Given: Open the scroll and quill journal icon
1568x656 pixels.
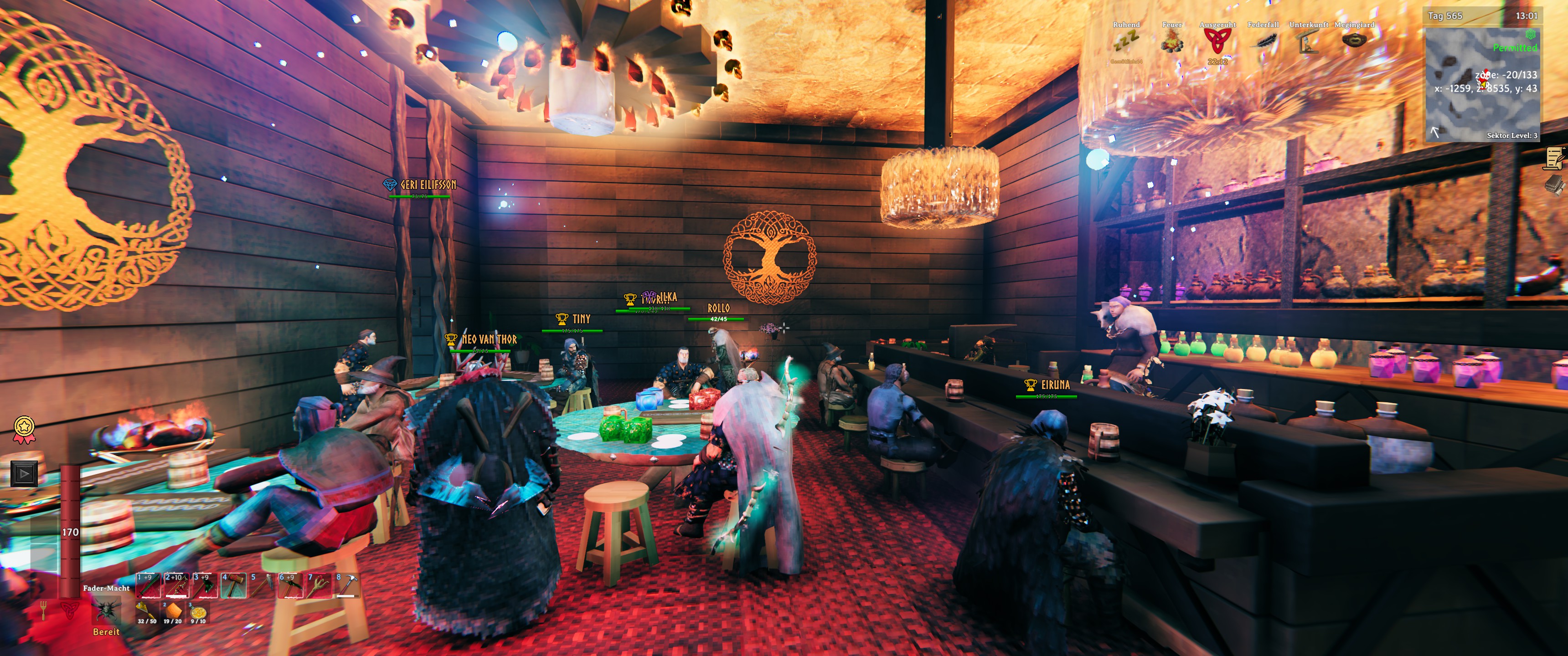Looking at the screenshot, I should pyautogui.click(x=1555, y=158).
